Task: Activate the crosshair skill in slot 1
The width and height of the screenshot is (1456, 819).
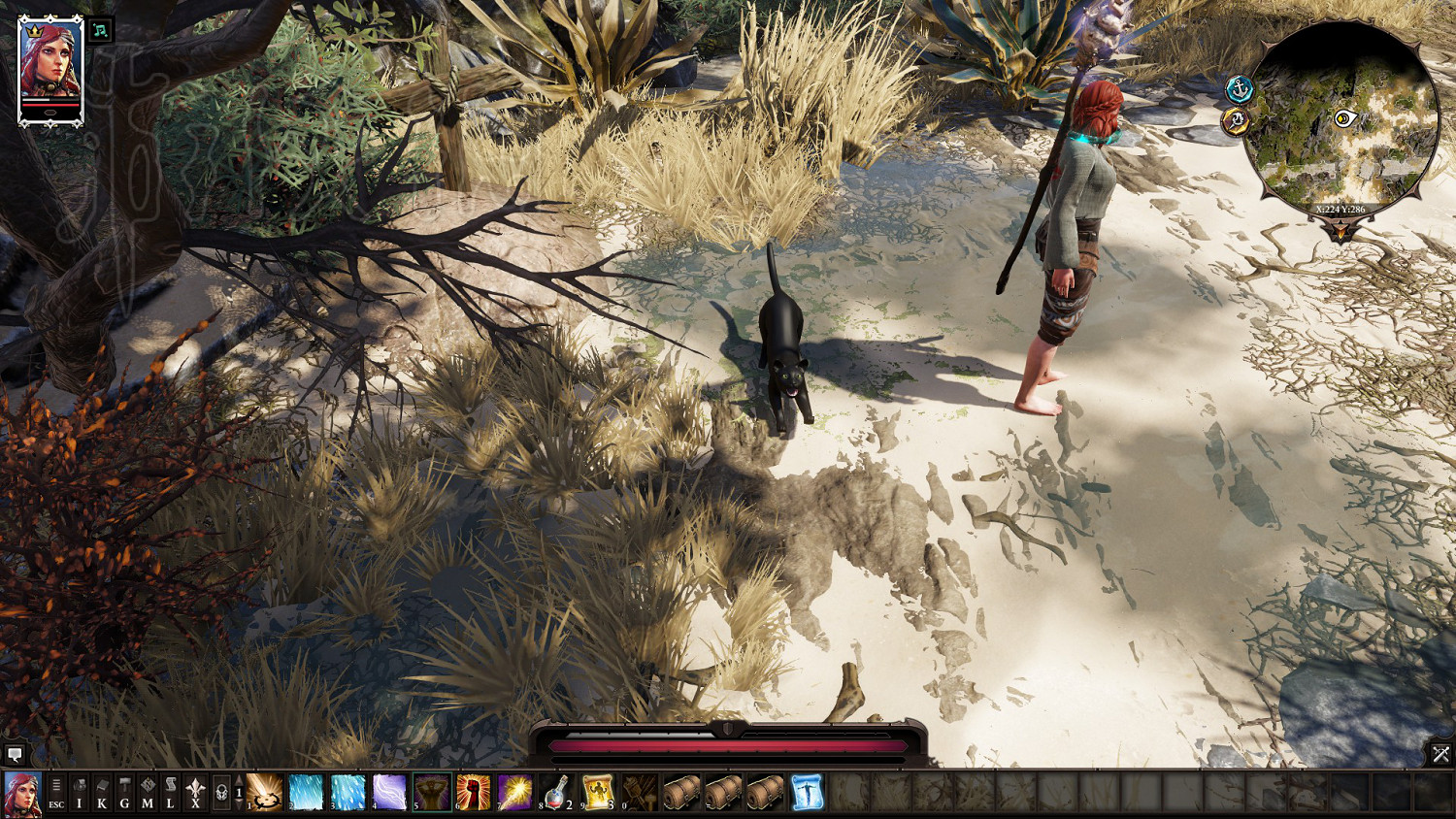Action: click(x=265, y=792)
